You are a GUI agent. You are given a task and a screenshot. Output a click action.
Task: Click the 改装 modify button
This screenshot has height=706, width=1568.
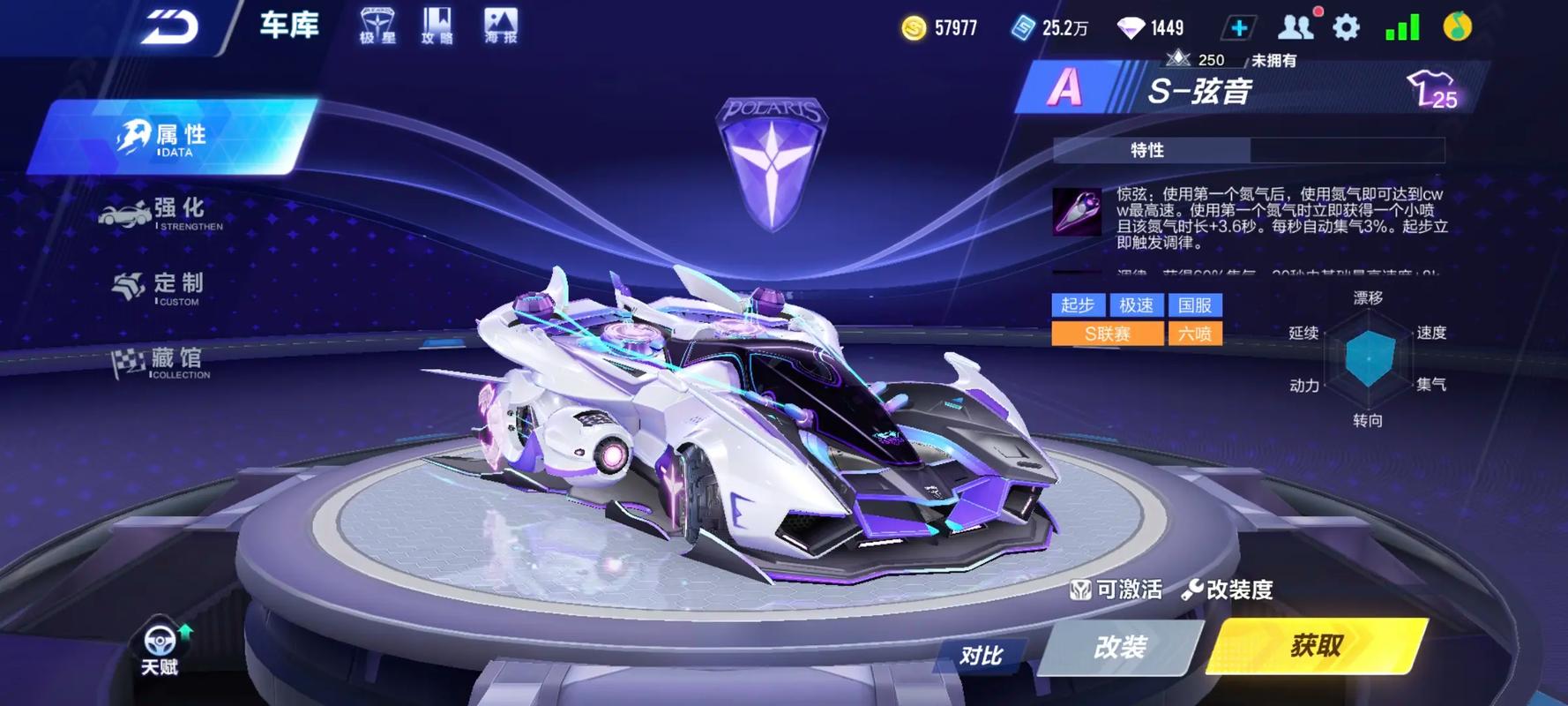[1120, 647]
